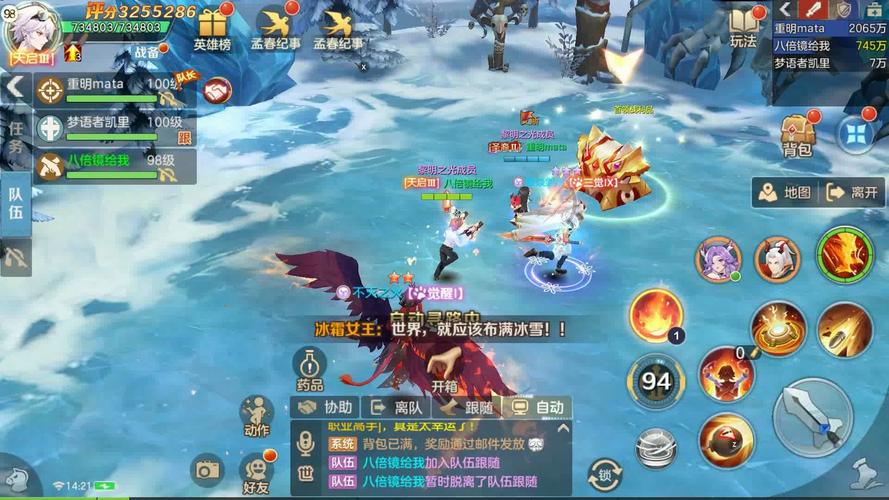889x500 pixels.
Task: Open the 好友 friends list
Action: 256,472
